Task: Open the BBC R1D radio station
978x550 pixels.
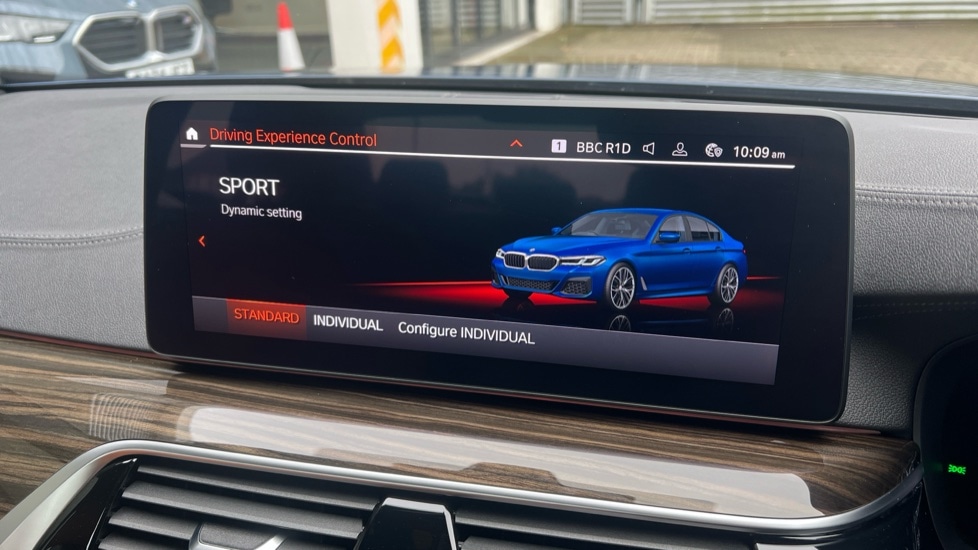Action: coord(603,147)
